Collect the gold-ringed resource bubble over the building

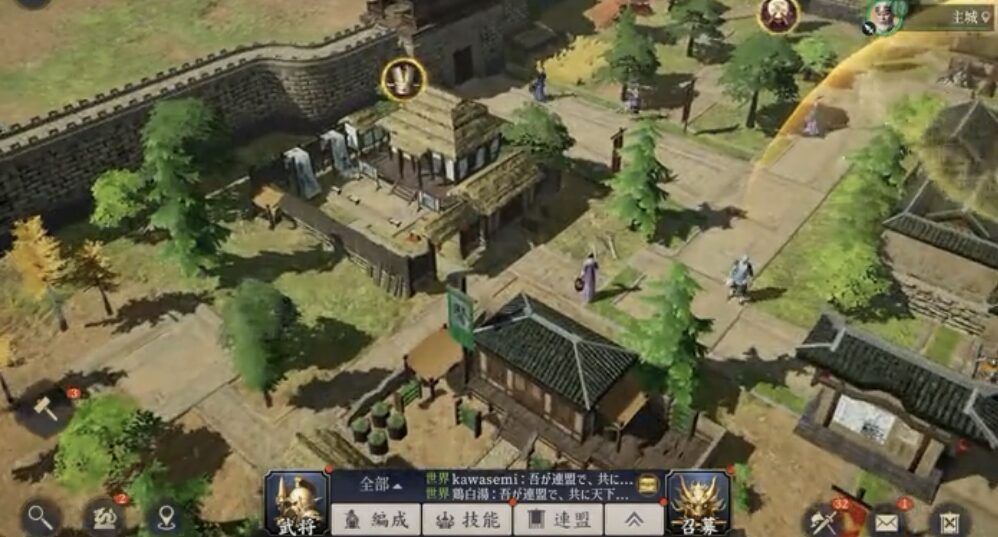click(403, 79)
